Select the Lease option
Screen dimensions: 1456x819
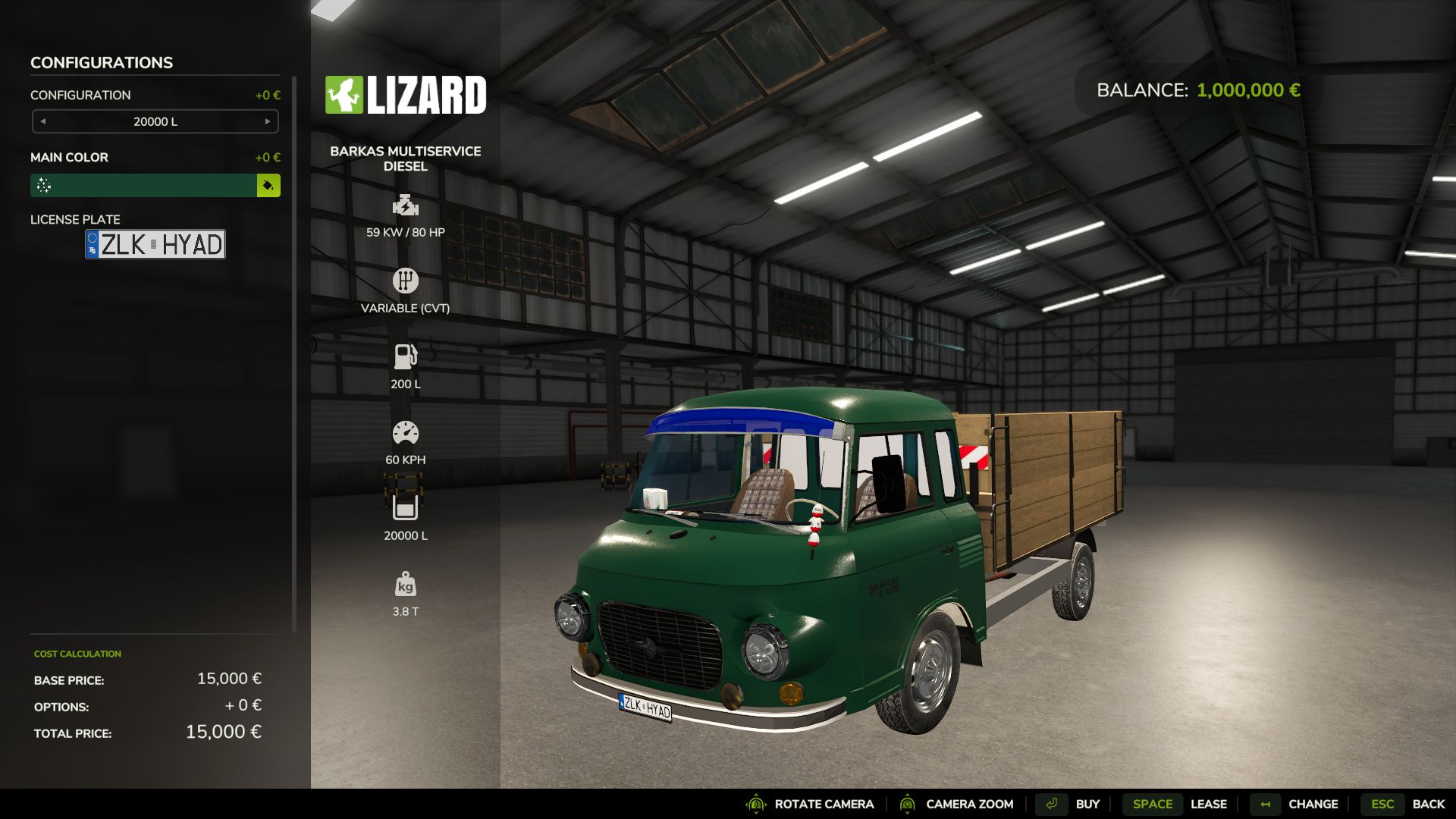point(1209,803)
